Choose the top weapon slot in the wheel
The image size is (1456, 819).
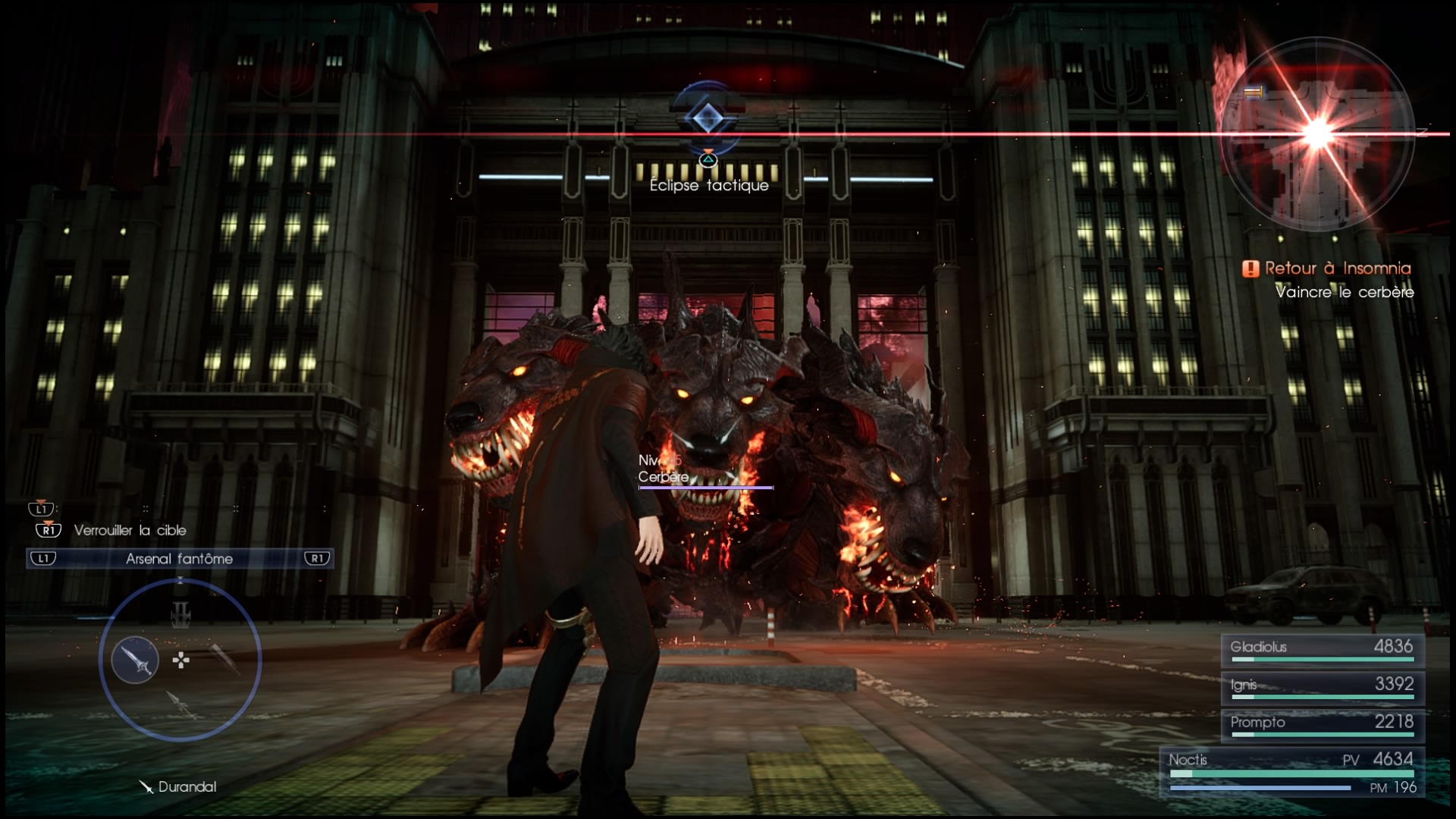(x=180, y=613)
